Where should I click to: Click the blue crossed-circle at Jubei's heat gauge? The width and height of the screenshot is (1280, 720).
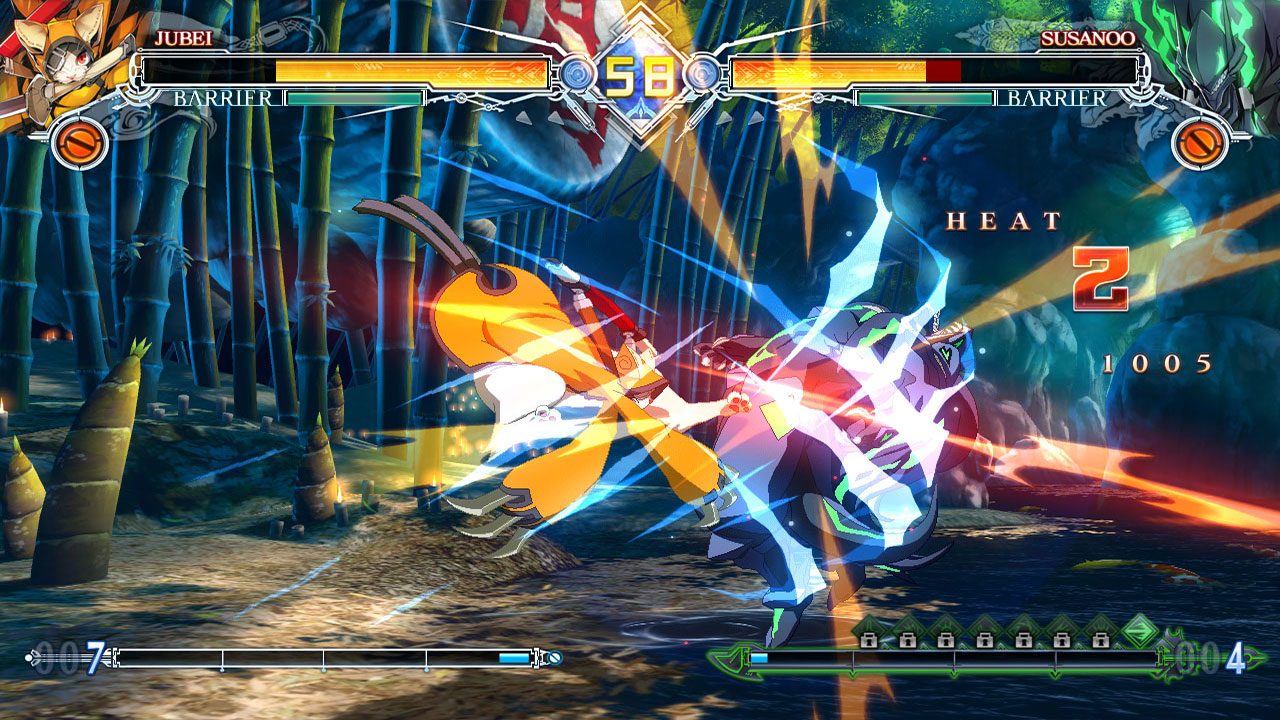click(555, 657)
